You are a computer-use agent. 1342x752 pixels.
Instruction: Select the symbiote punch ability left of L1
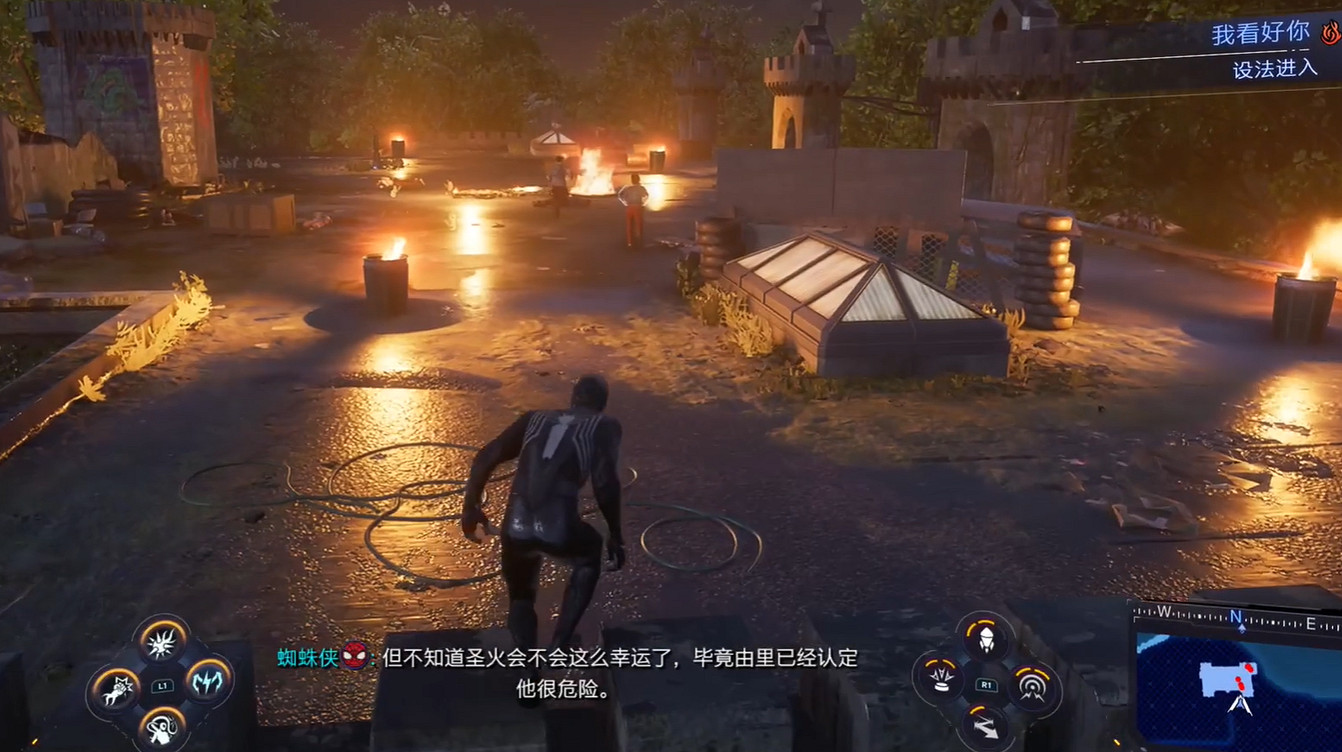(117, 689)
